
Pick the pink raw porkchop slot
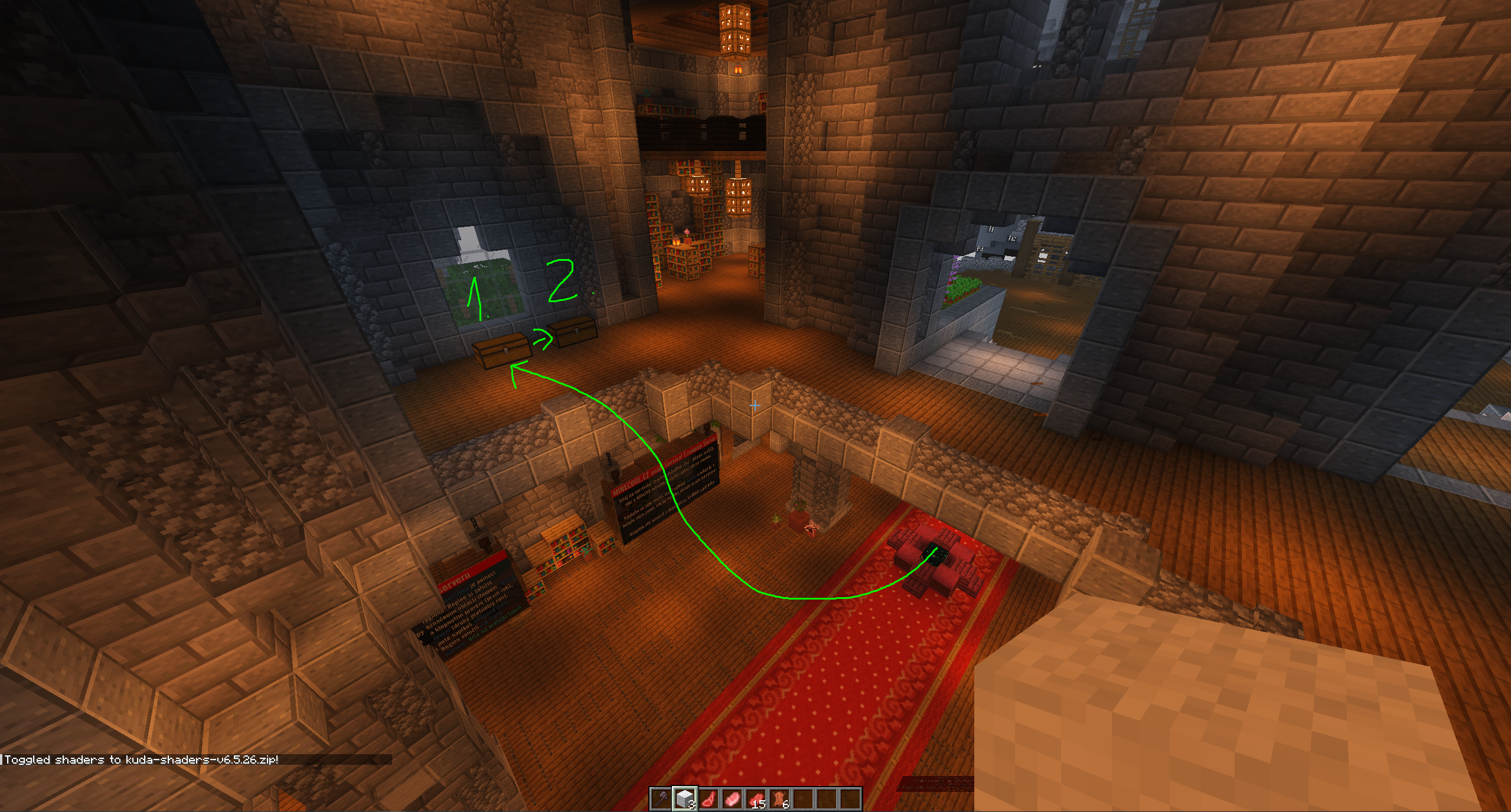click(x=732, y=799)
